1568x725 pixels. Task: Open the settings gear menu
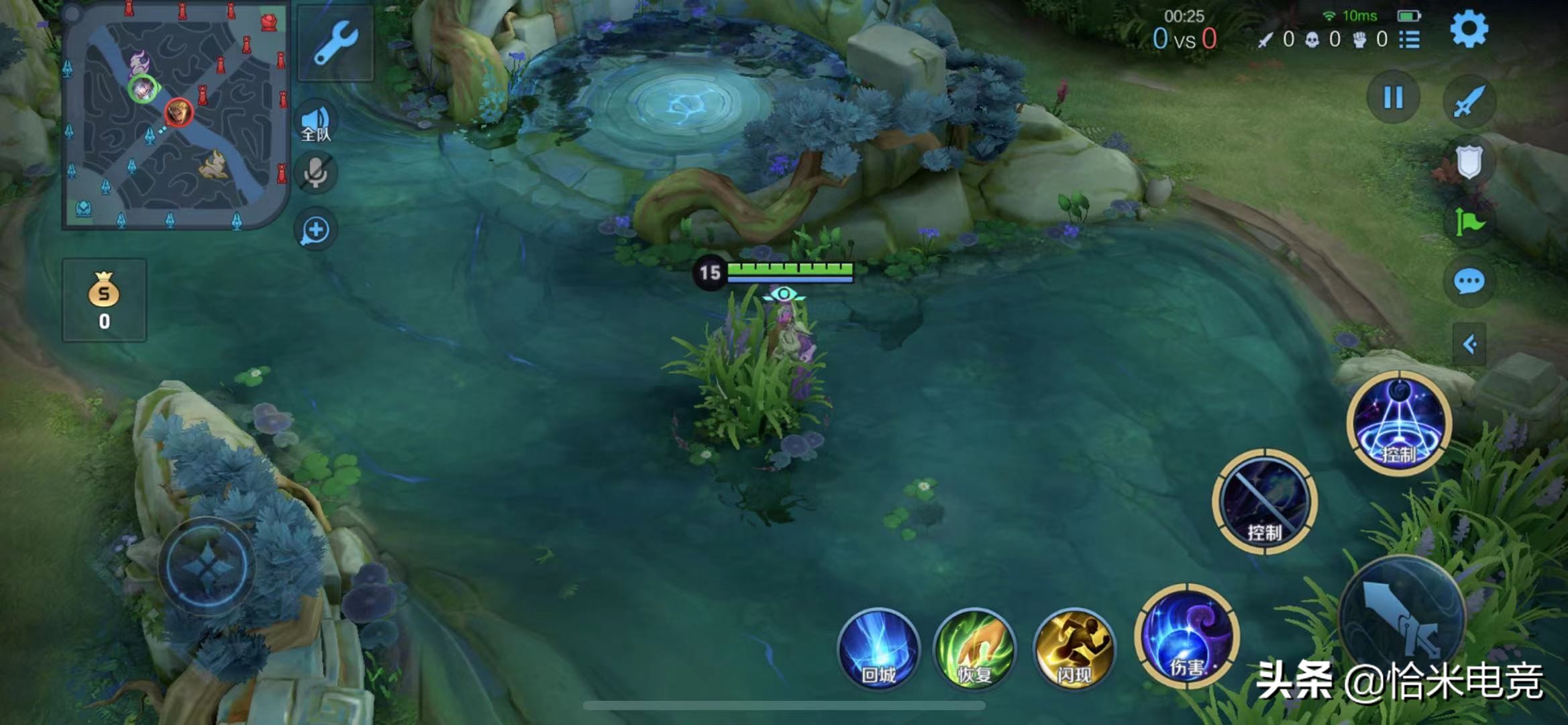pyautogui.click(x=1468, y=30)
